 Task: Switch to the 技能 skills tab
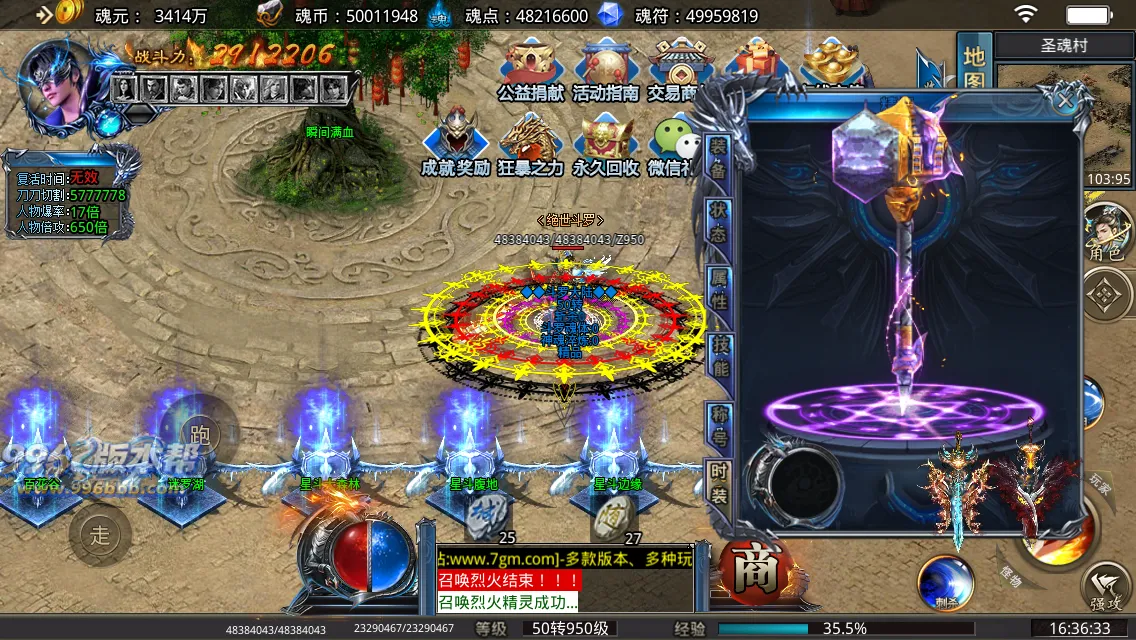click(718, 356)
